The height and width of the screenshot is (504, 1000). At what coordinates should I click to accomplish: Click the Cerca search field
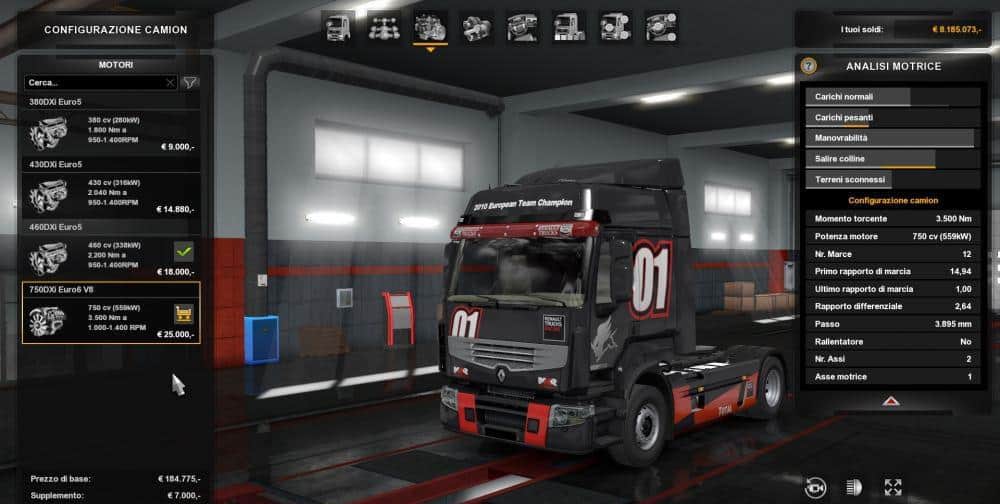[x=95, y=82]
